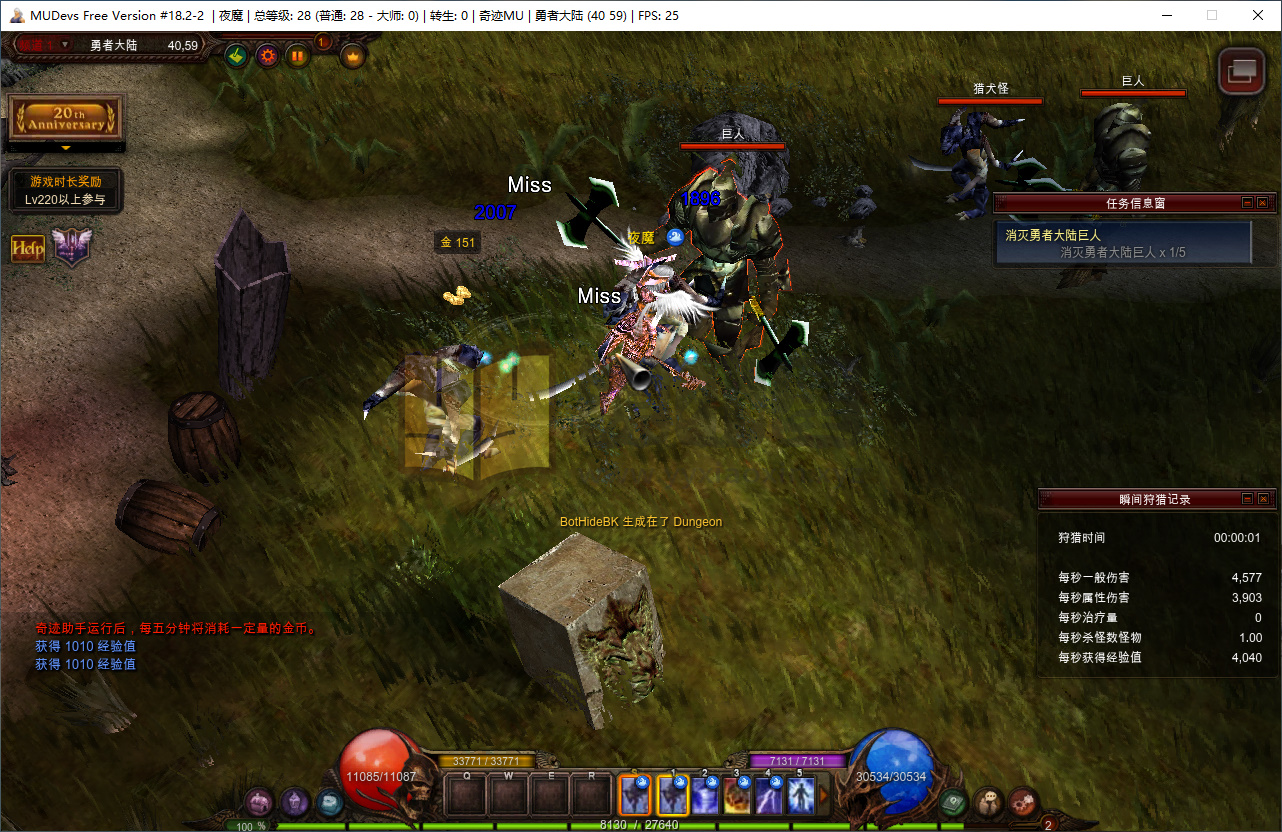Click the red overlapping windows button
Image resolution: width=1282 pixels, height=832 pixels.
pyautogui.click(x=1241, y=71)
